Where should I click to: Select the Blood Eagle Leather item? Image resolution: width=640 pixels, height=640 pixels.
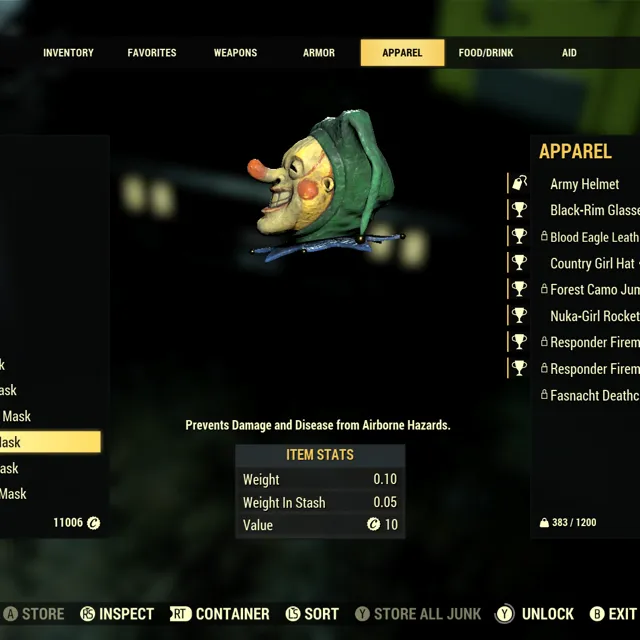pyautogui.click(x=594, y=237)
